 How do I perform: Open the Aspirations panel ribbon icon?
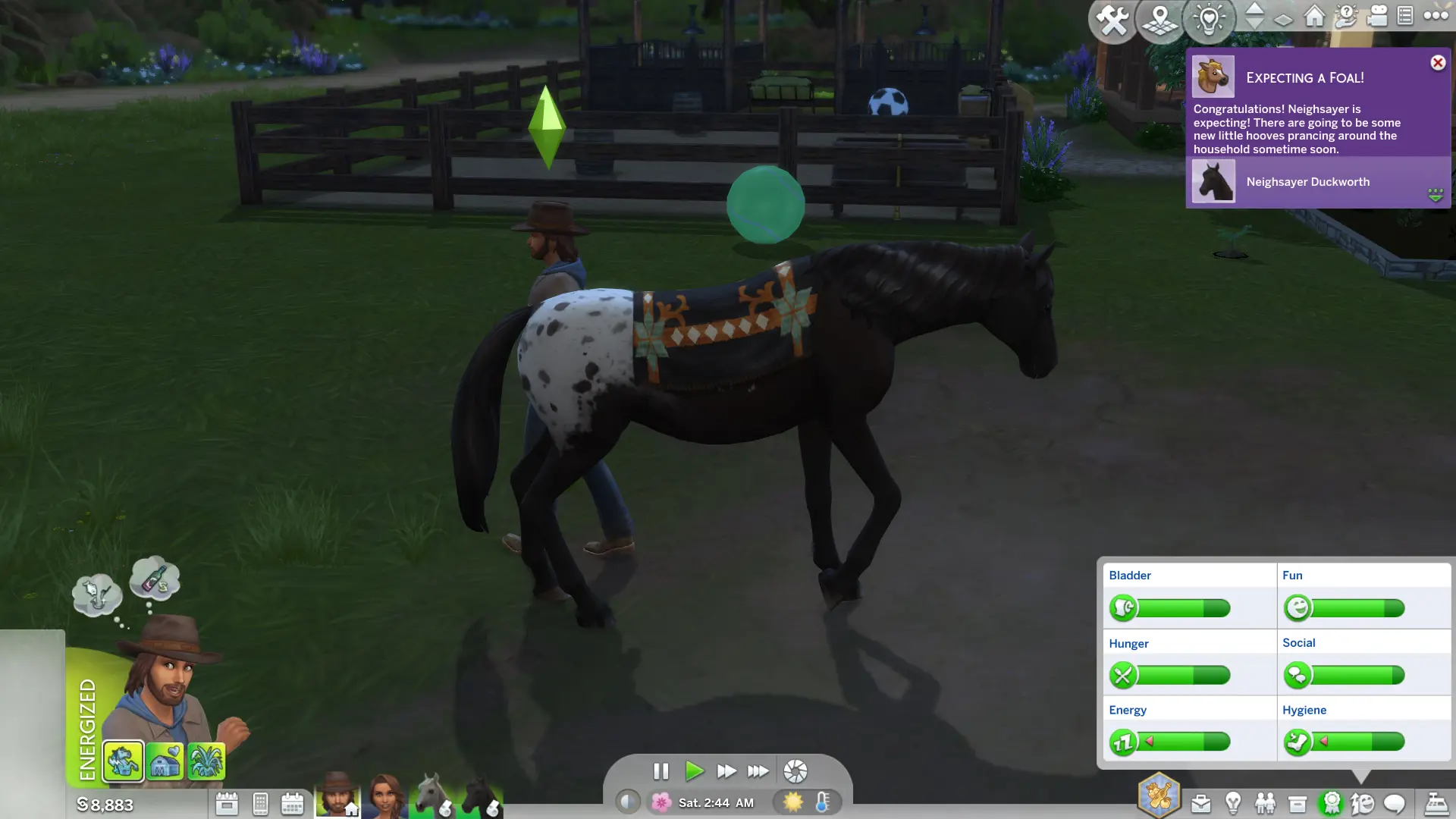click(x=1331, y=802)
